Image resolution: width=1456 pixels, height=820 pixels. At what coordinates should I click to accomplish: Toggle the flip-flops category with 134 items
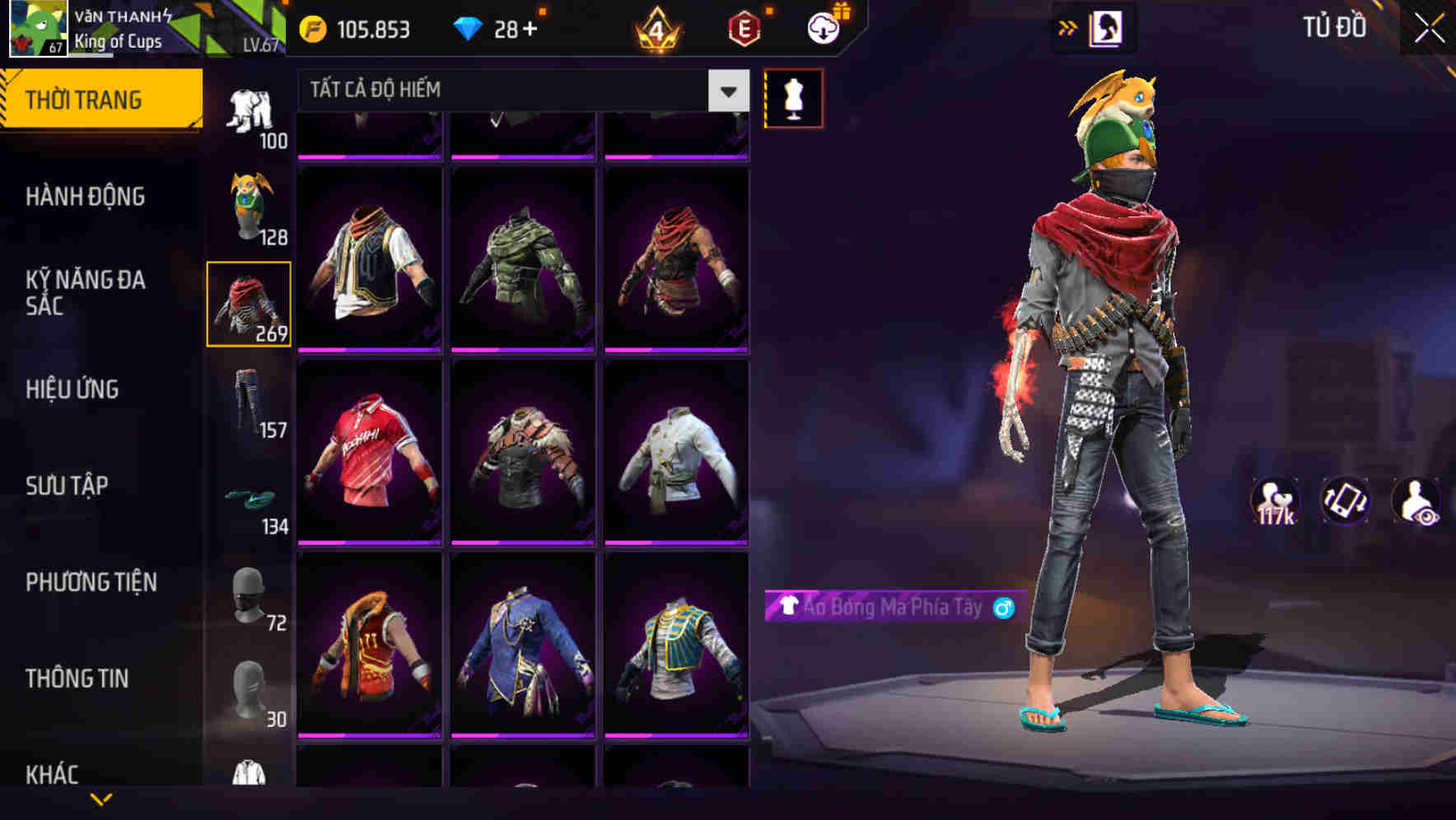[250, 500]
